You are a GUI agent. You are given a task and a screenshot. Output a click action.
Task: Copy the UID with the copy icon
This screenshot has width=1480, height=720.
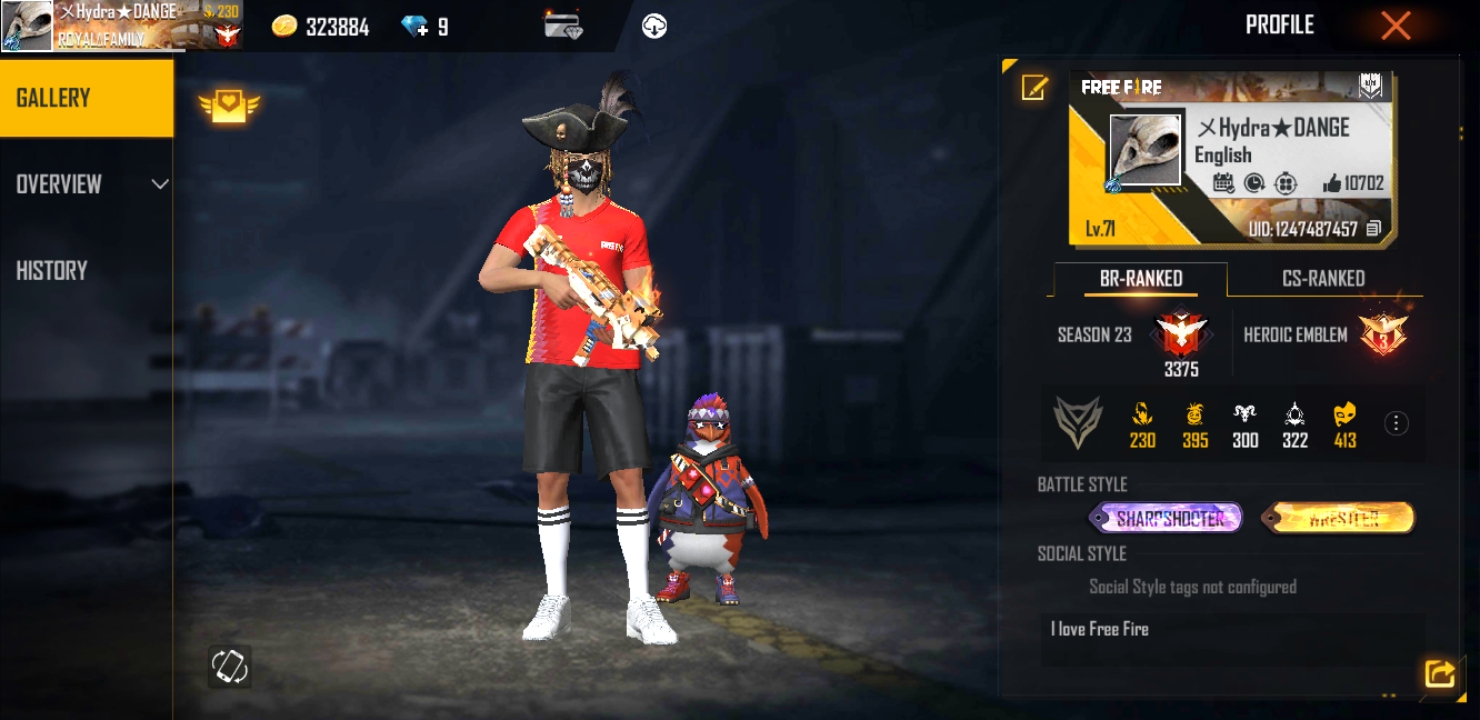coord(1374,229)
